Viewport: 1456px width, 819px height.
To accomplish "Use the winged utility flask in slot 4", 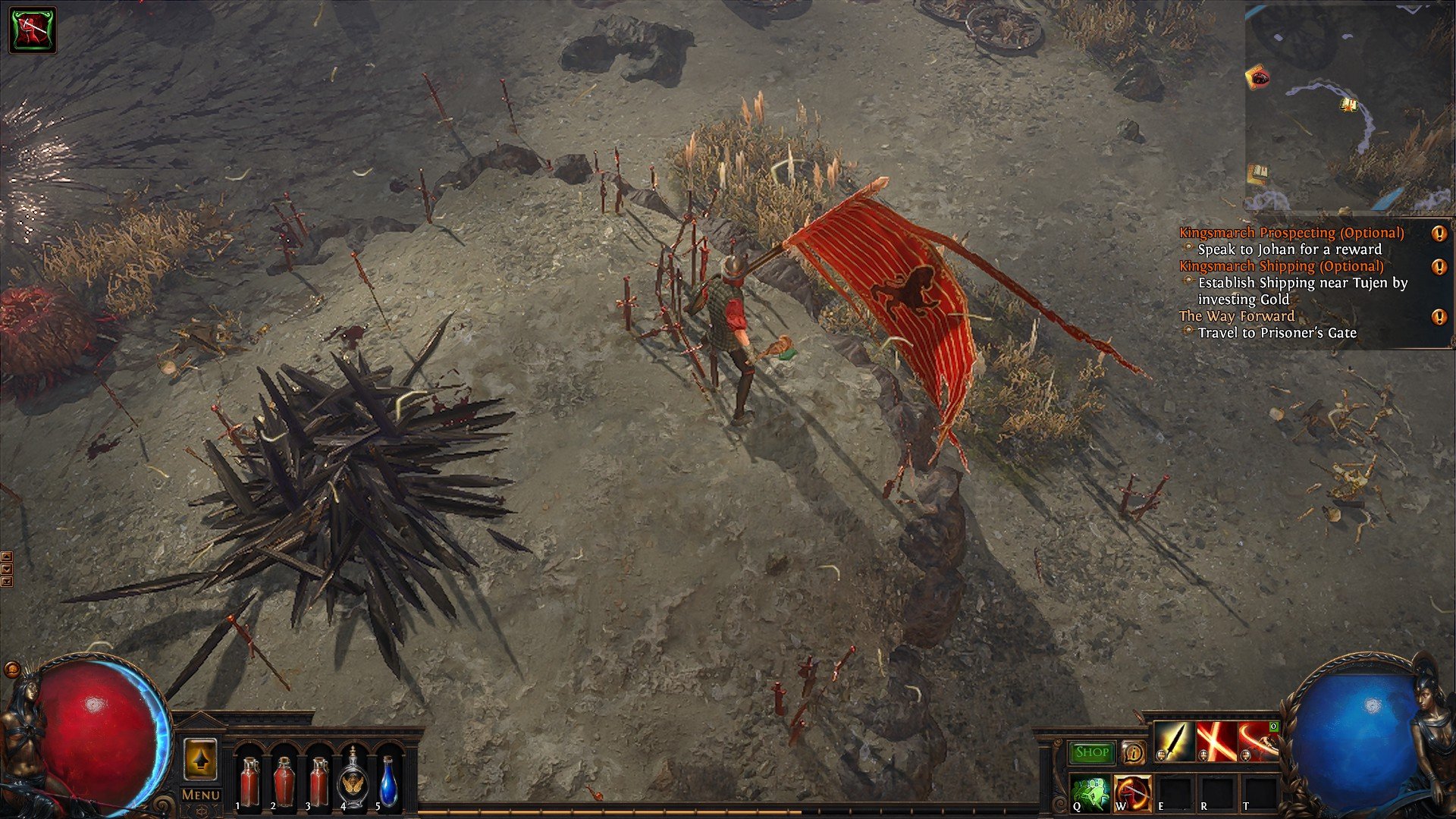I will (352, 781).
